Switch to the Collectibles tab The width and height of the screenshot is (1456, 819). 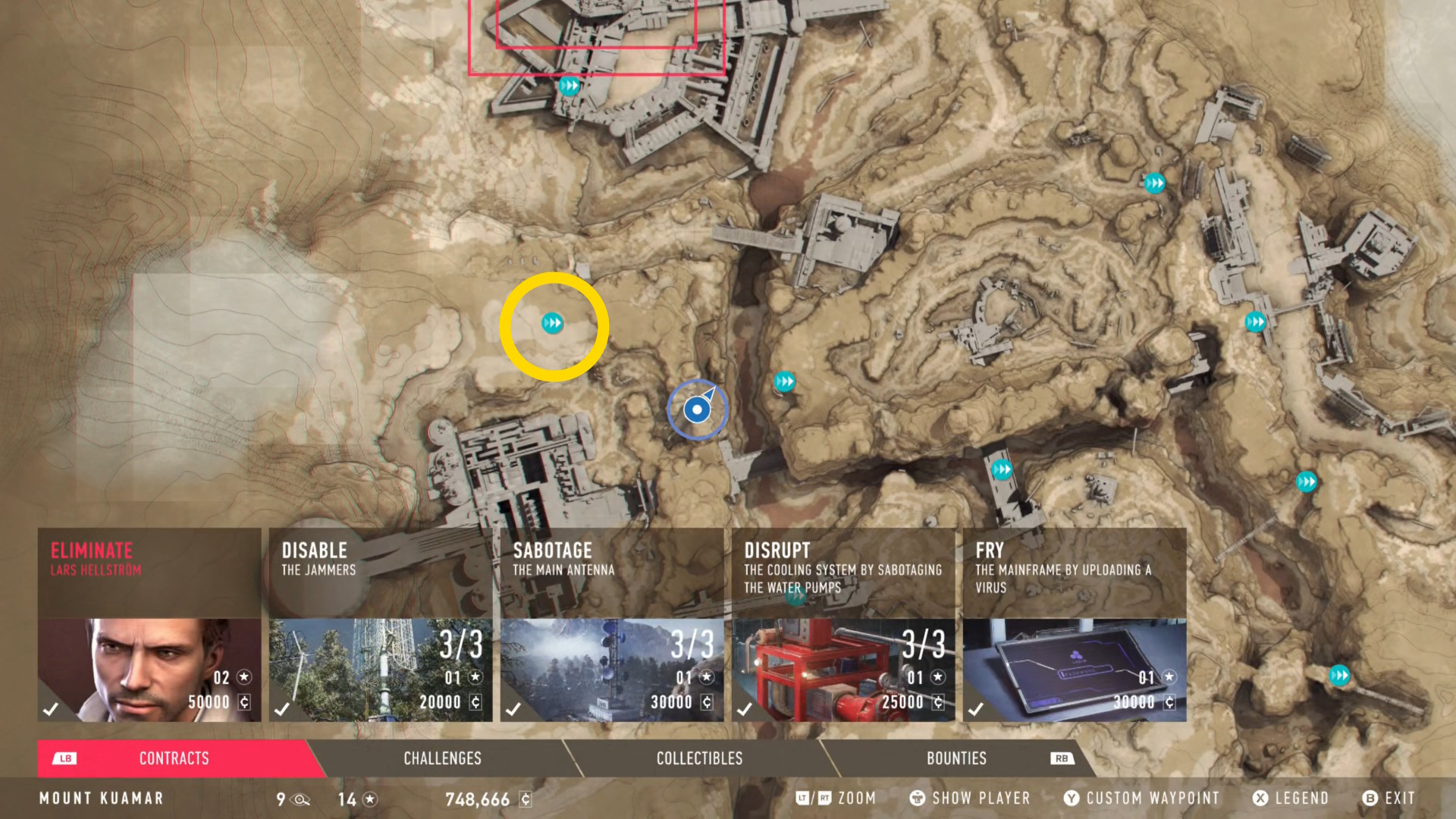click(x=699, y=758)
